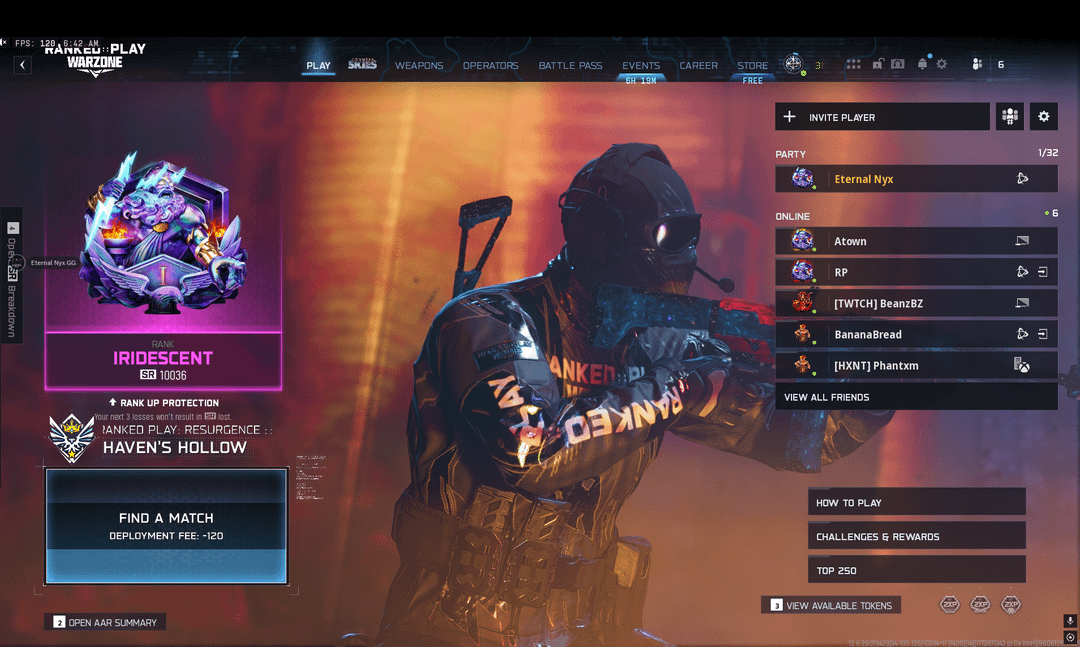The width and height of the screenshot is (1080, 647).
Task: Start matchmaking with Find a Match
Action: [166, 526]
